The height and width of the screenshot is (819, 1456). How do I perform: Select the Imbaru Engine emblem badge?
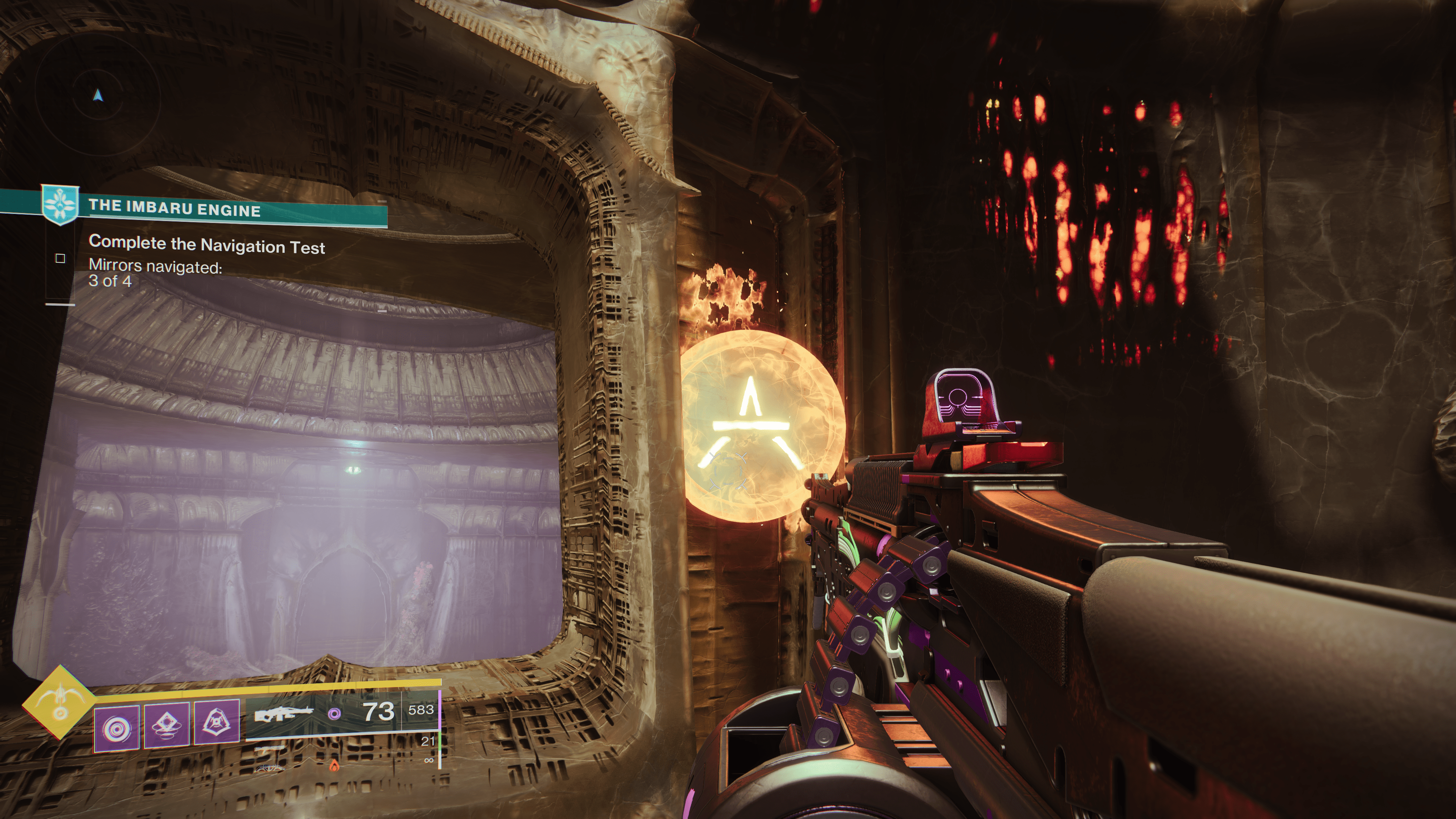pyautogui.click(x=60, y=204)
